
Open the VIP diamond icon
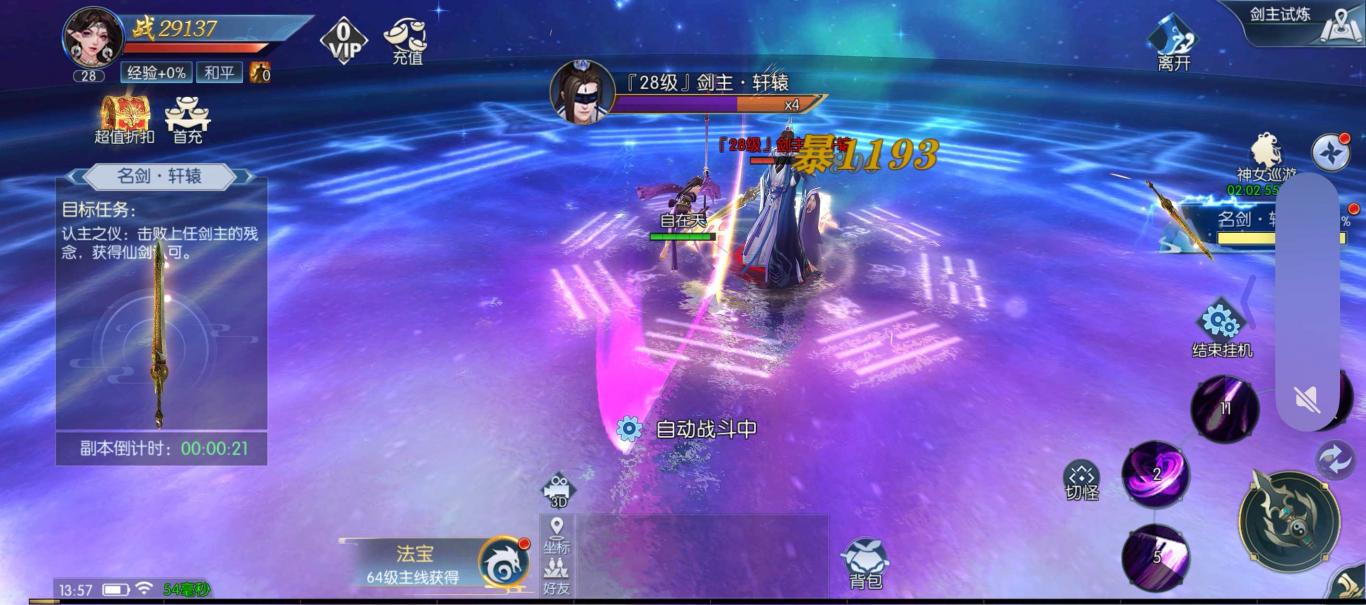point(343,40)
